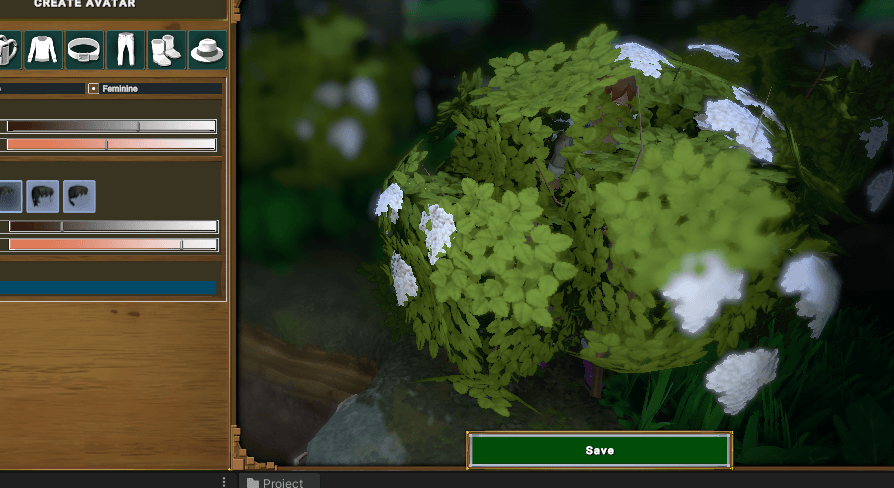Pick the rightmost hairstyle thumbnail
Image resolution: width=894 pixels, height=488 pixels.
79,196
